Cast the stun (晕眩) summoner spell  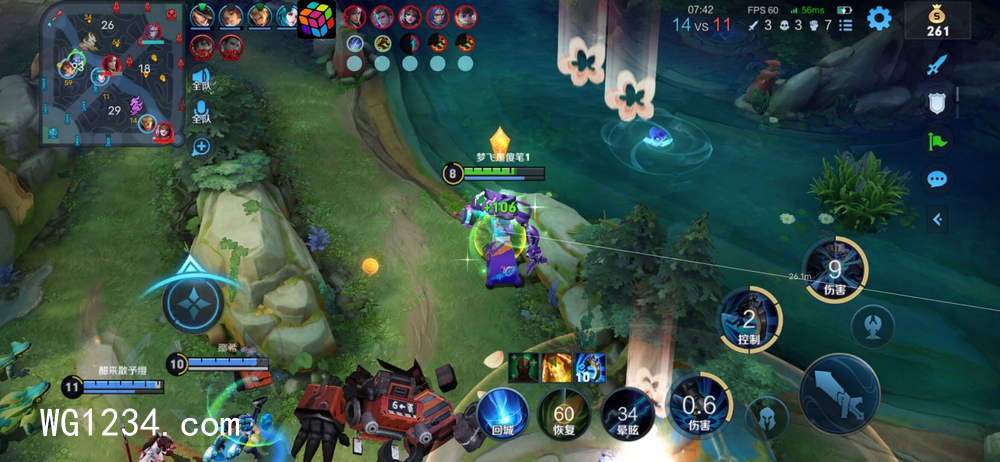pos(627,413)
